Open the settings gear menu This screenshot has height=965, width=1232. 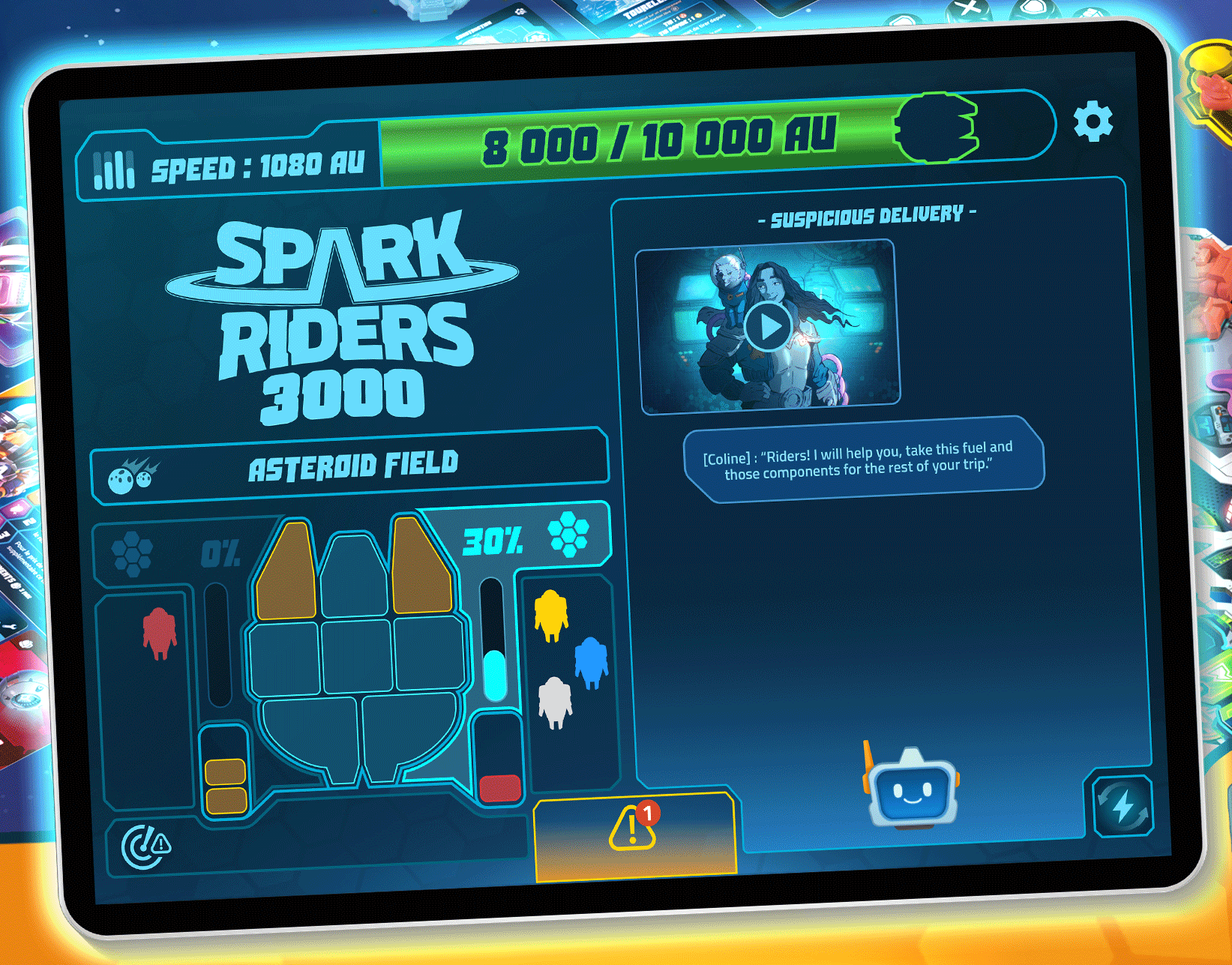click(1093, 121)
